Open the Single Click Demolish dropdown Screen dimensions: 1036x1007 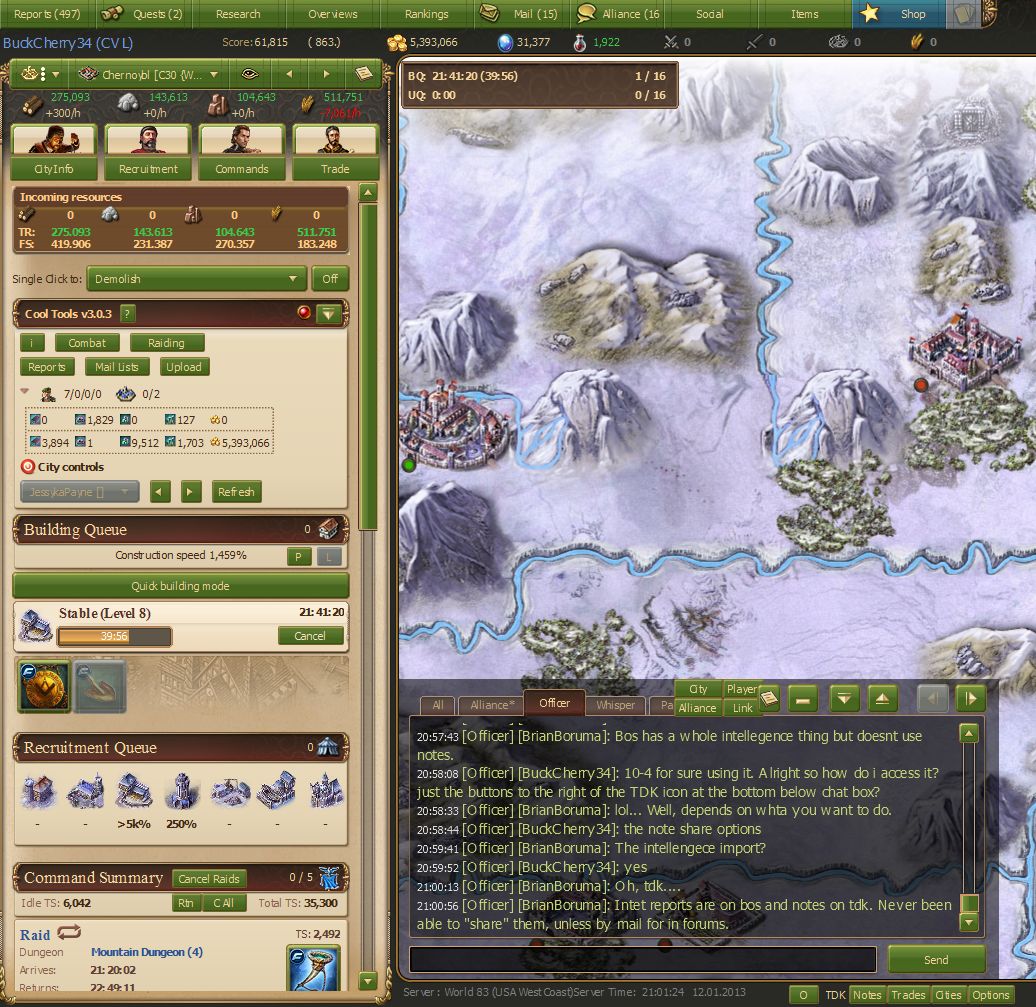click(x=198, y=279)
